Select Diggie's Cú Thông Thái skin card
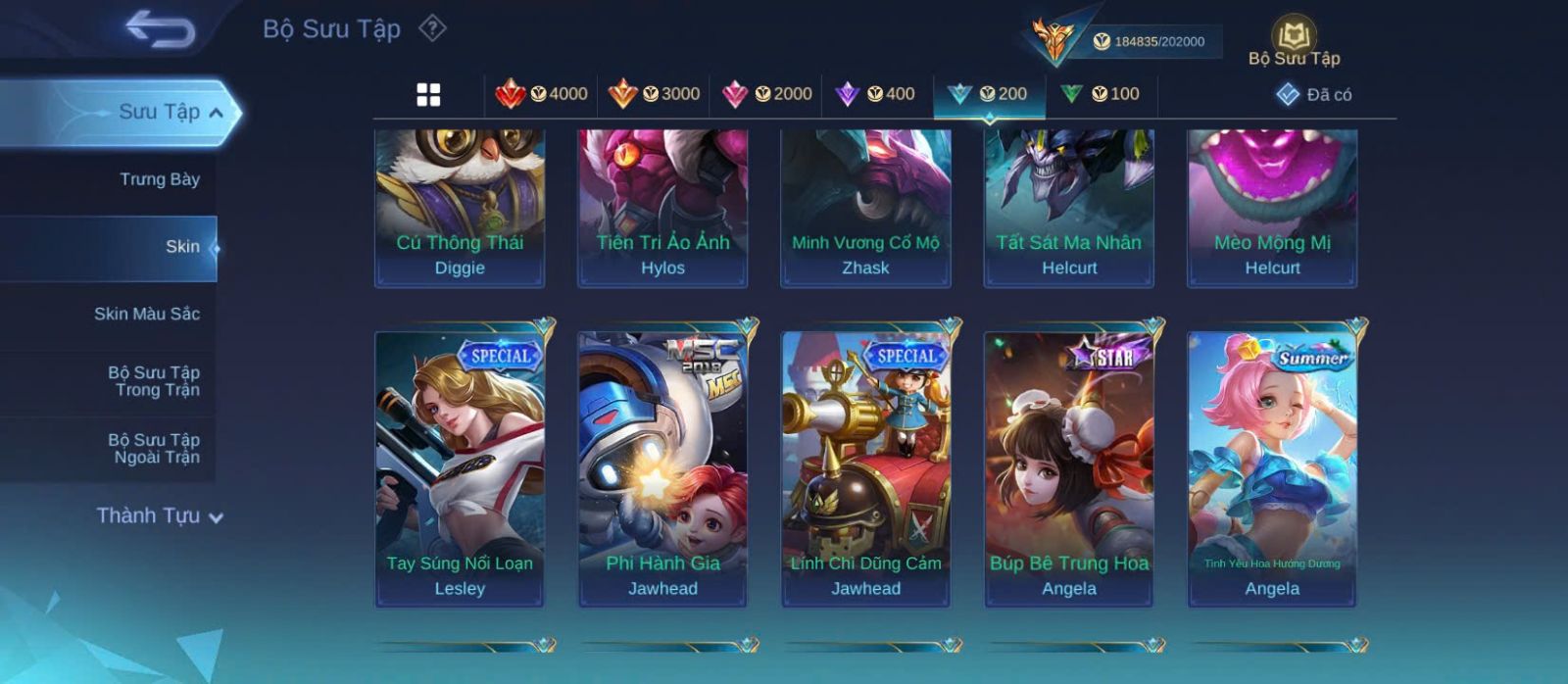This screenshot has width=1568, height=684. 460,207
